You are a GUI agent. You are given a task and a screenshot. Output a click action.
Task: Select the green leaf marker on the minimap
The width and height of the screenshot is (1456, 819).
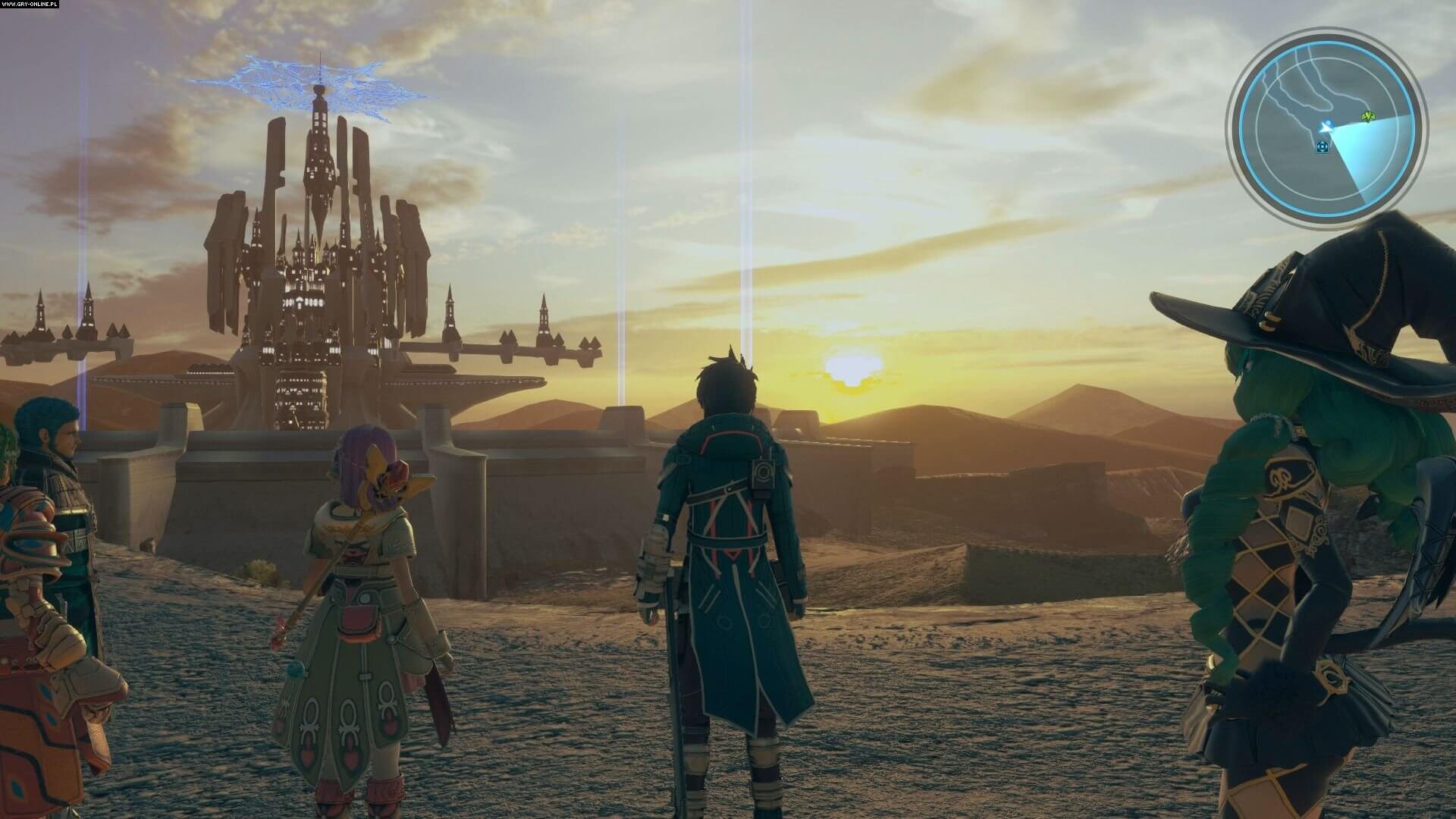[x=1368, y=117]
